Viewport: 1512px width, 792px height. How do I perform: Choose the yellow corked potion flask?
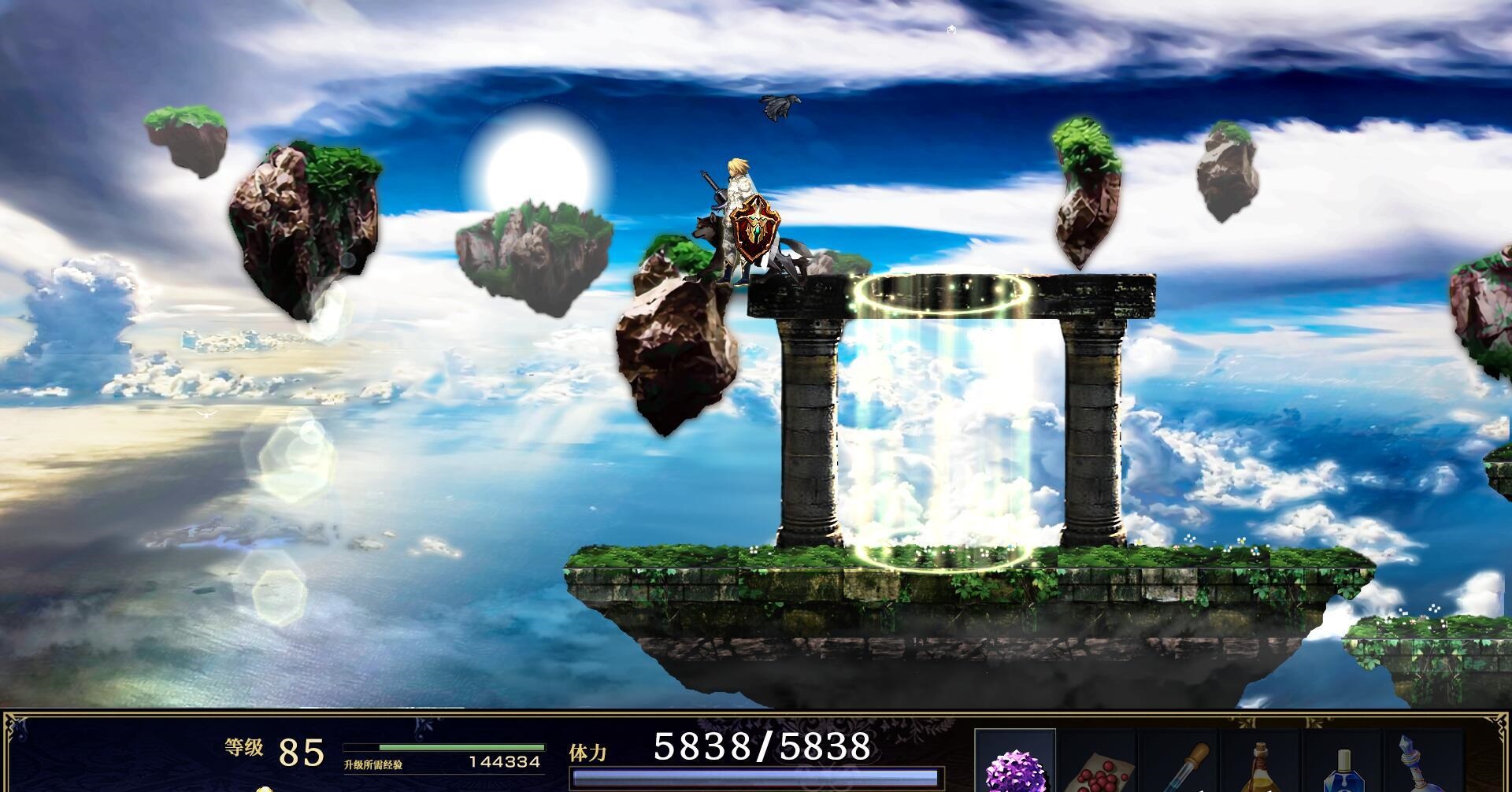click(1262, 768)
